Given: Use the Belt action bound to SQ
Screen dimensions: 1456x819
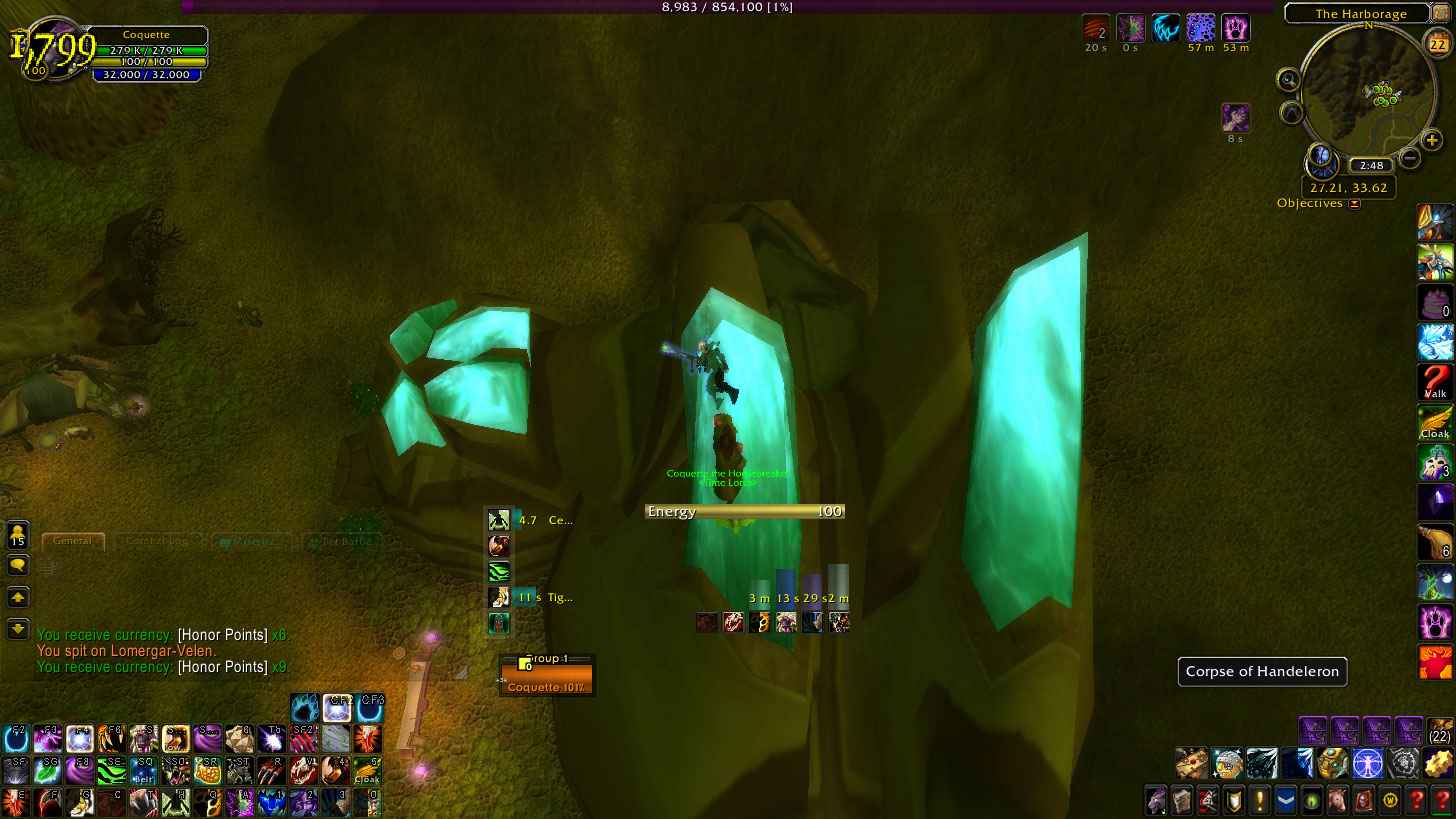Looking at the screenshot, I should (x=145, y=770).
